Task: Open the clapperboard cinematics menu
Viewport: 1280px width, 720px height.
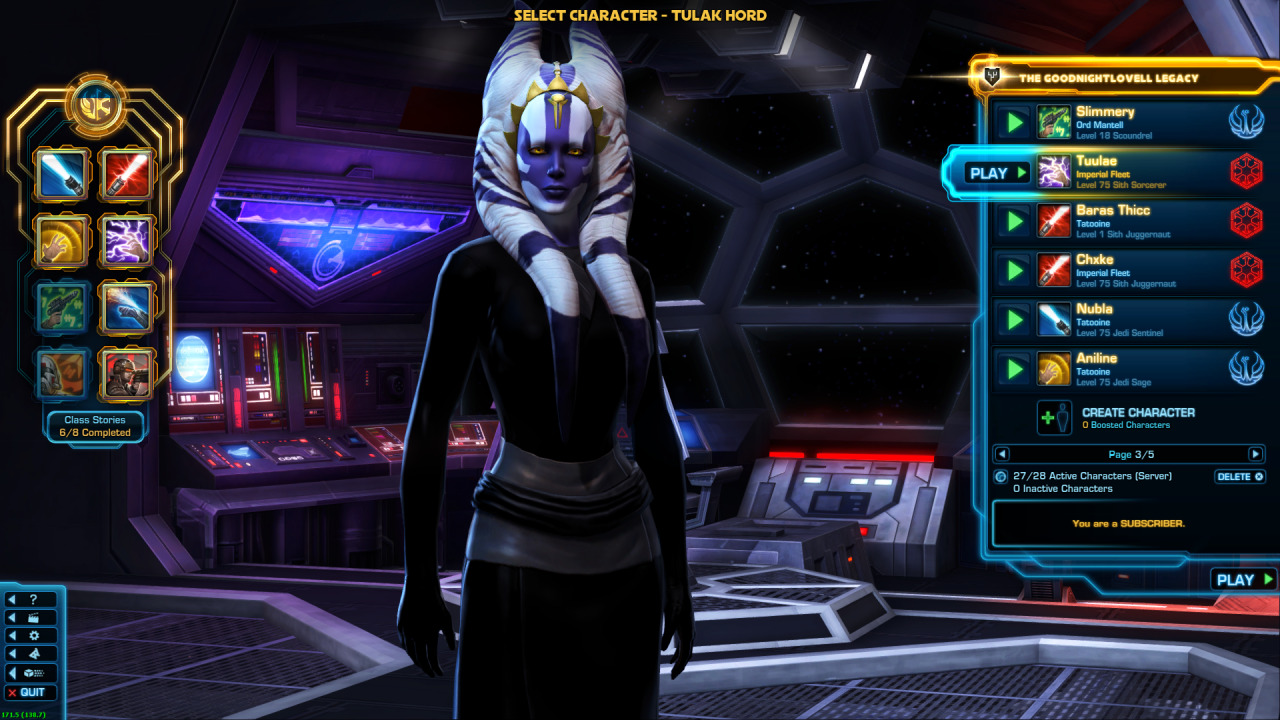Action: tap(33, 618)
